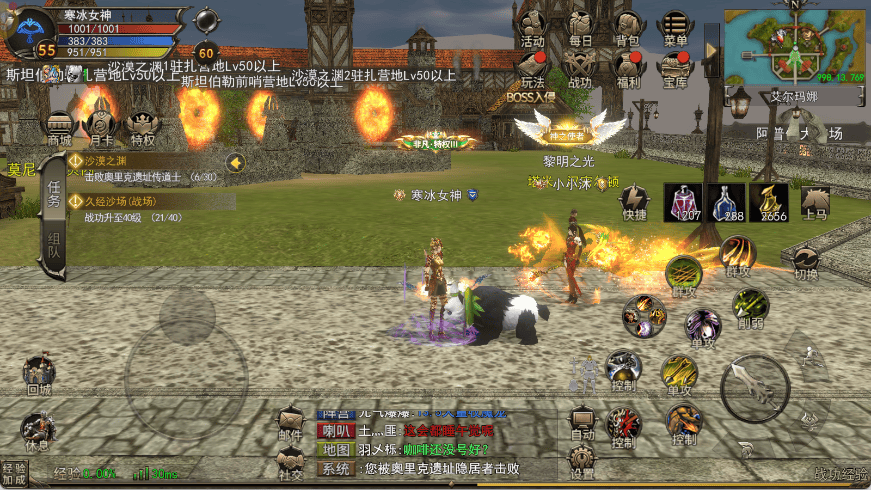Viewport: 871px width, 490px height.
Task: Open the 设置 settings gear
Action: click(x=581, y=460)
